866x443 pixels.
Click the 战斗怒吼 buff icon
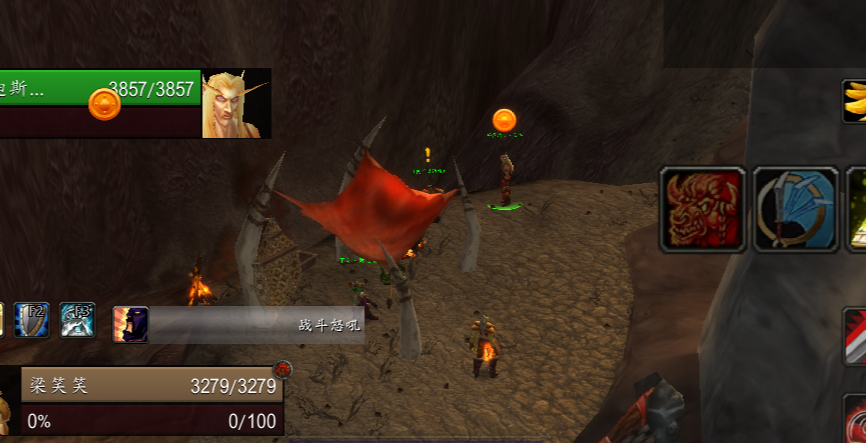(131, 325)
